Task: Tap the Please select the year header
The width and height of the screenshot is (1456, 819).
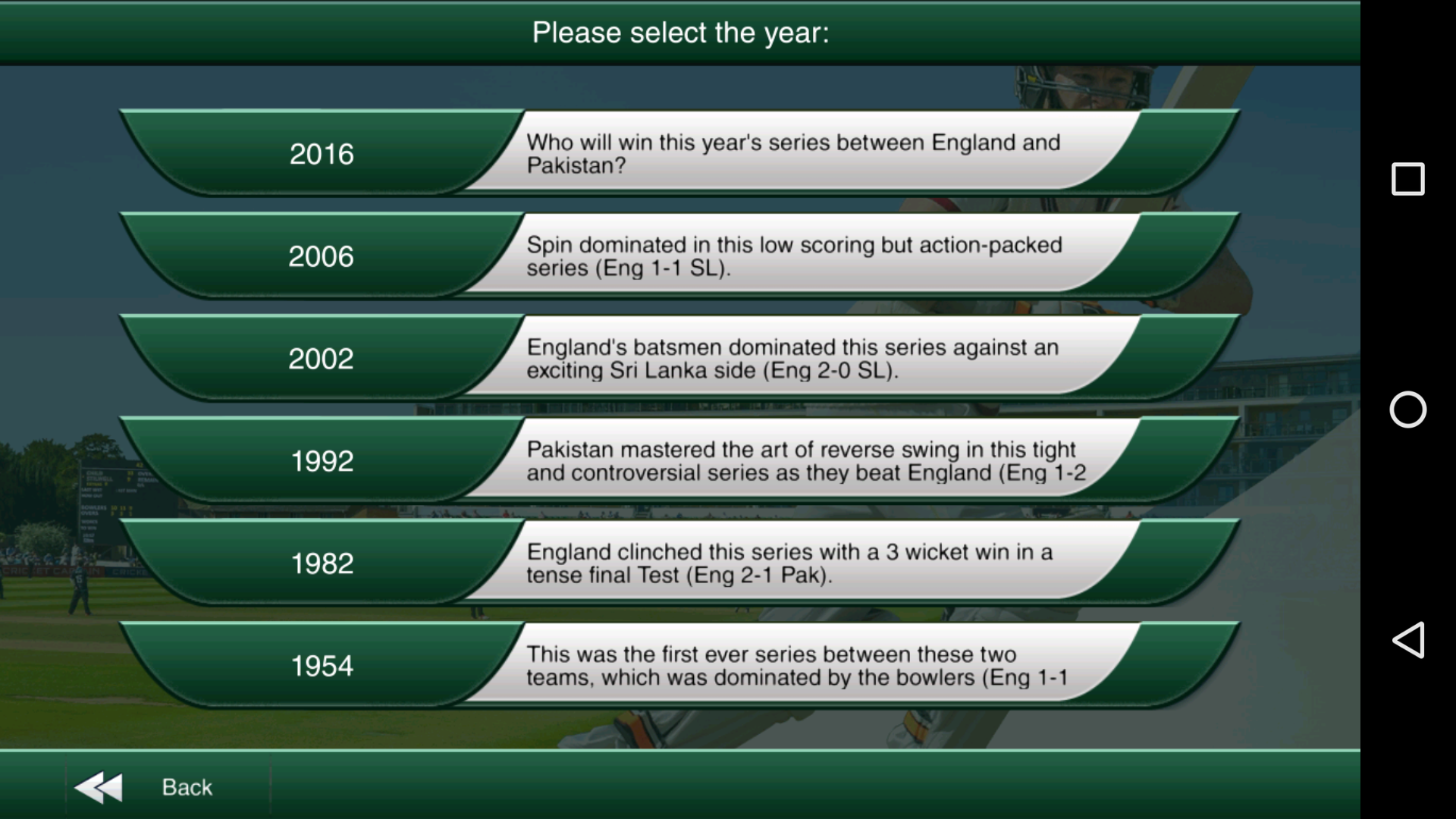Action: 682,31
